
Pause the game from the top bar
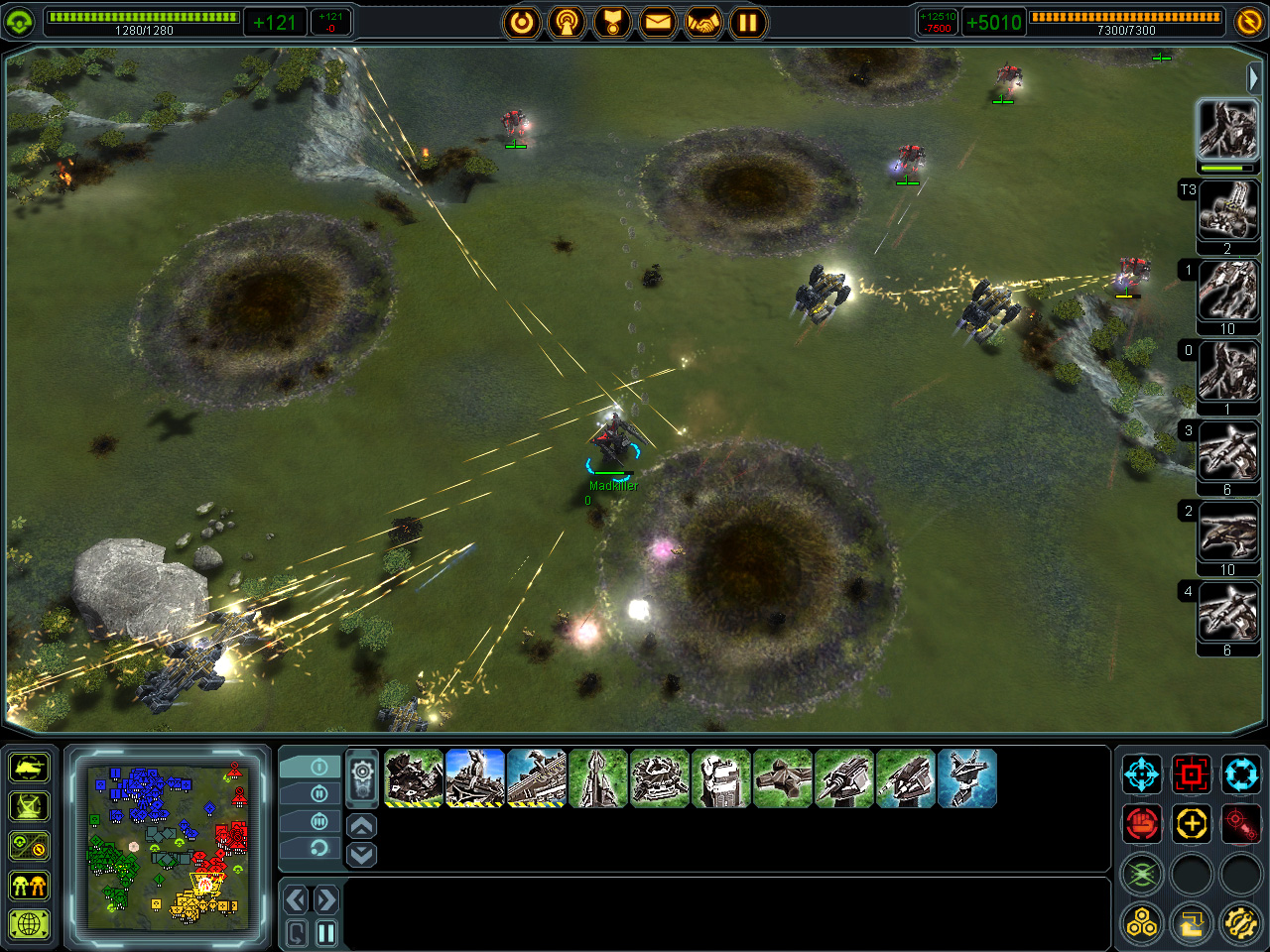[748, 22]
